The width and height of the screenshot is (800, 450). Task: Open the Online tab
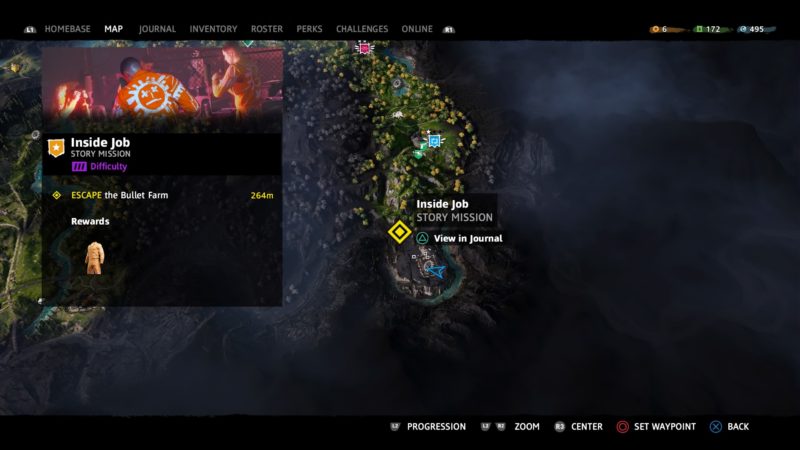pos(417,29)
